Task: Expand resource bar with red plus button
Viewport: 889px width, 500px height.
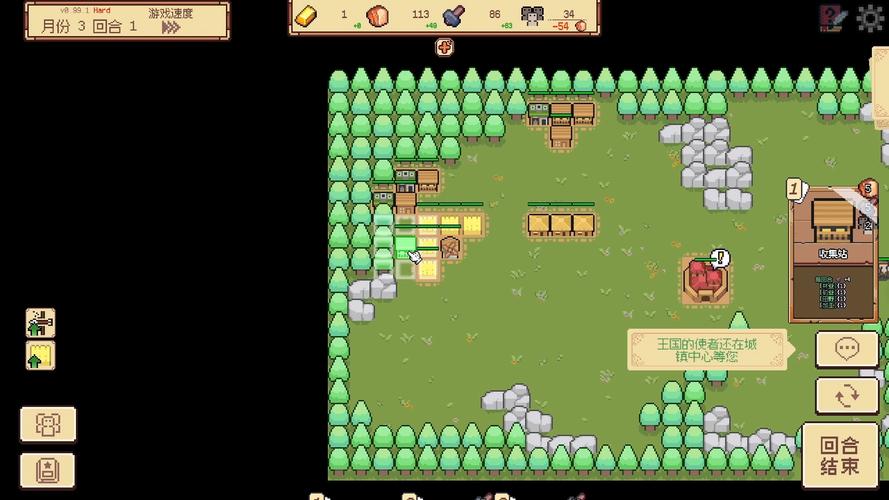Action: (445, 46)
